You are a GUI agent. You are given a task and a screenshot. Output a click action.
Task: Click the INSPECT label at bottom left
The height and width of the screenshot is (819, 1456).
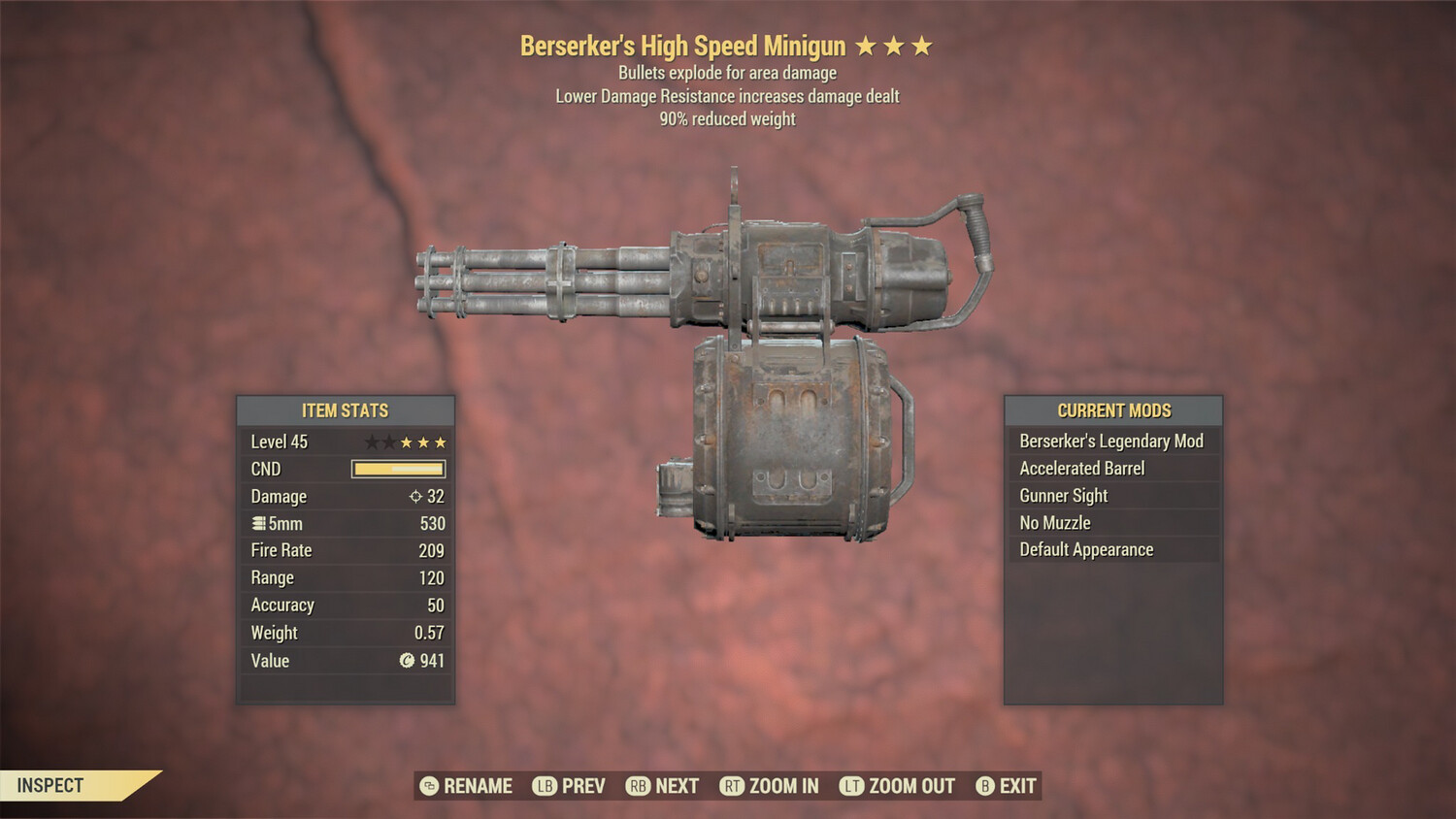click(50, 785)
